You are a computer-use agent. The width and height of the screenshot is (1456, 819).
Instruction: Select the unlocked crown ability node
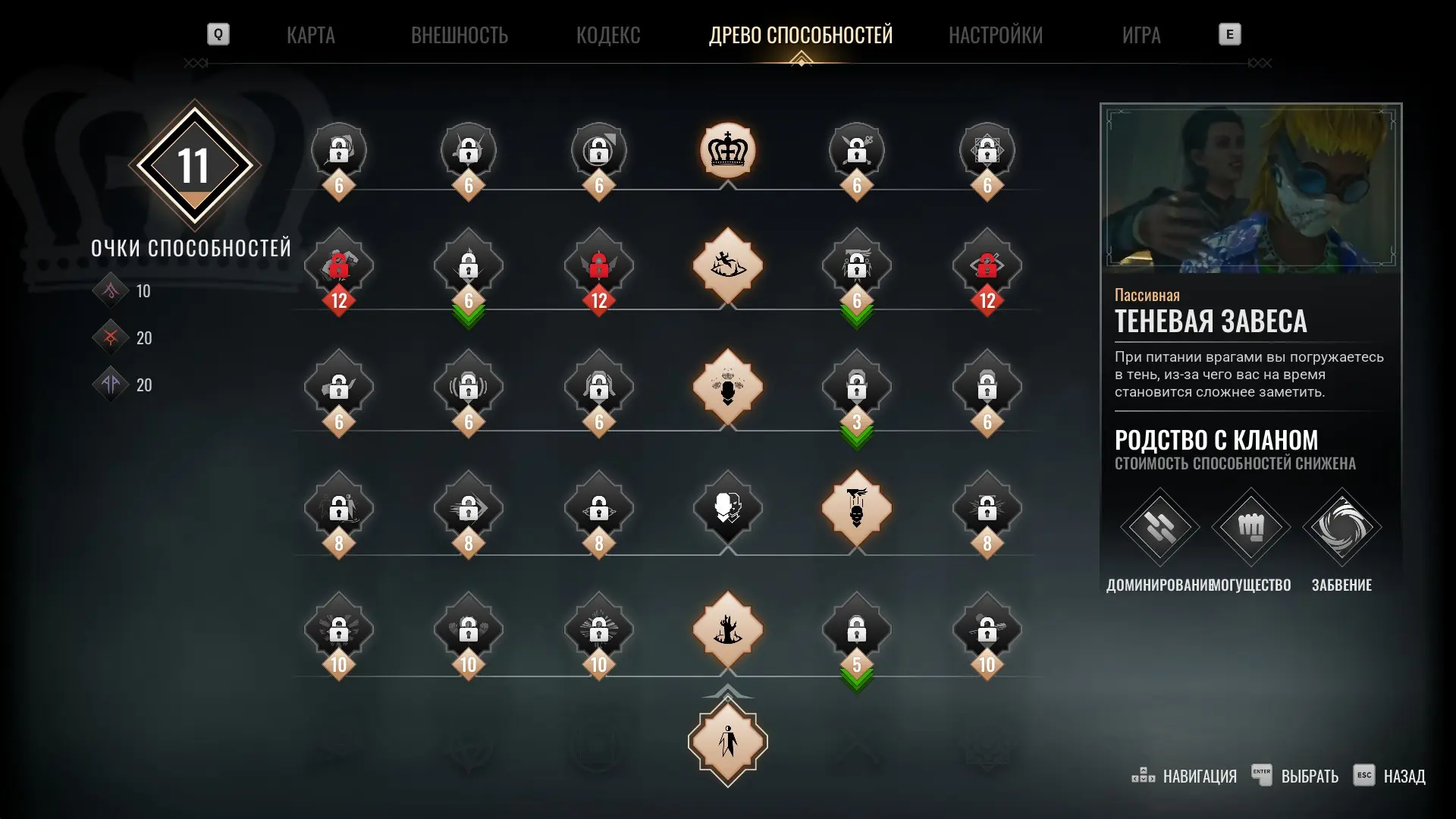727,150
